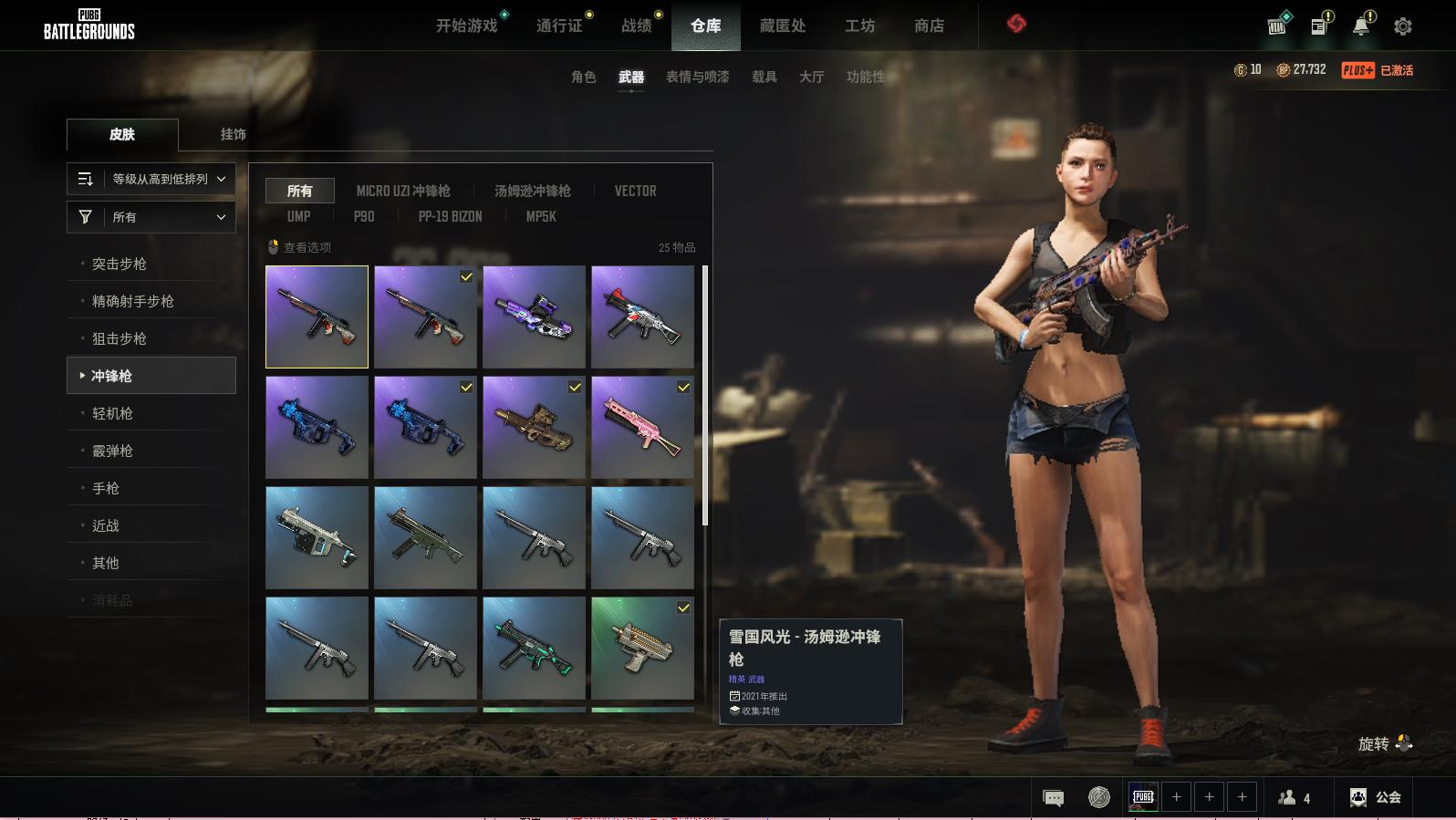The height and width of the screenshot is (820, 1456).
Task: Open notifications bell icon
Action: (1360, 26)
